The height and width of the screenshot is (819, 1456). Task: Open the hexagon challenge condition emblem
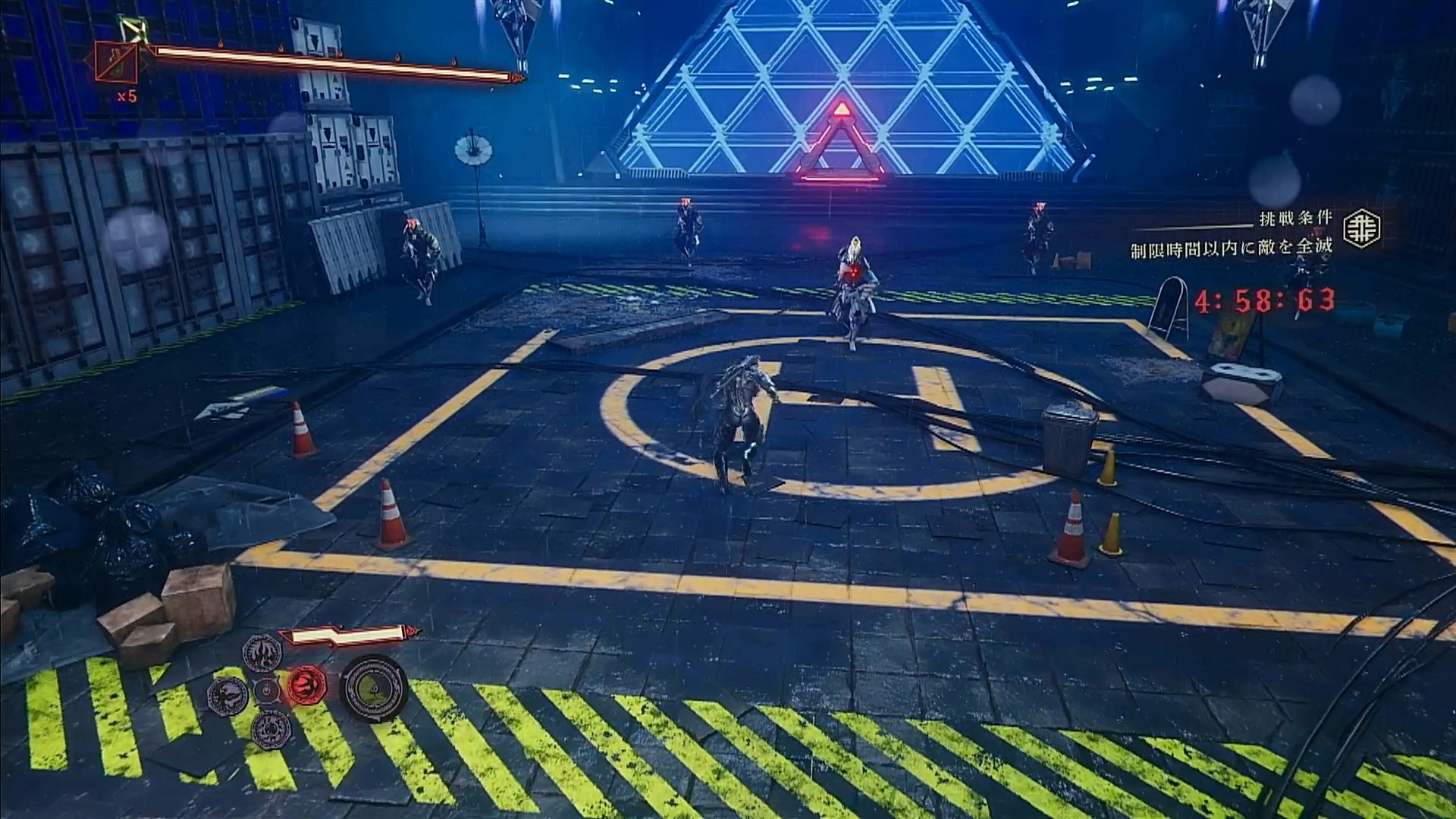[1362, 228]
